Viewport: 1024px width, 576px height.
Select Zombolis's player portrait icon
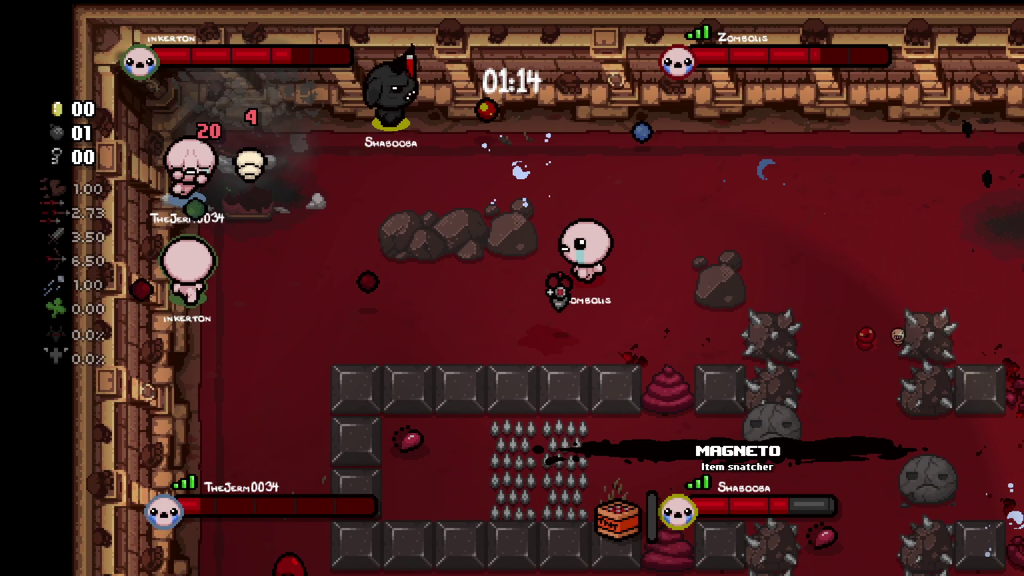677,61
